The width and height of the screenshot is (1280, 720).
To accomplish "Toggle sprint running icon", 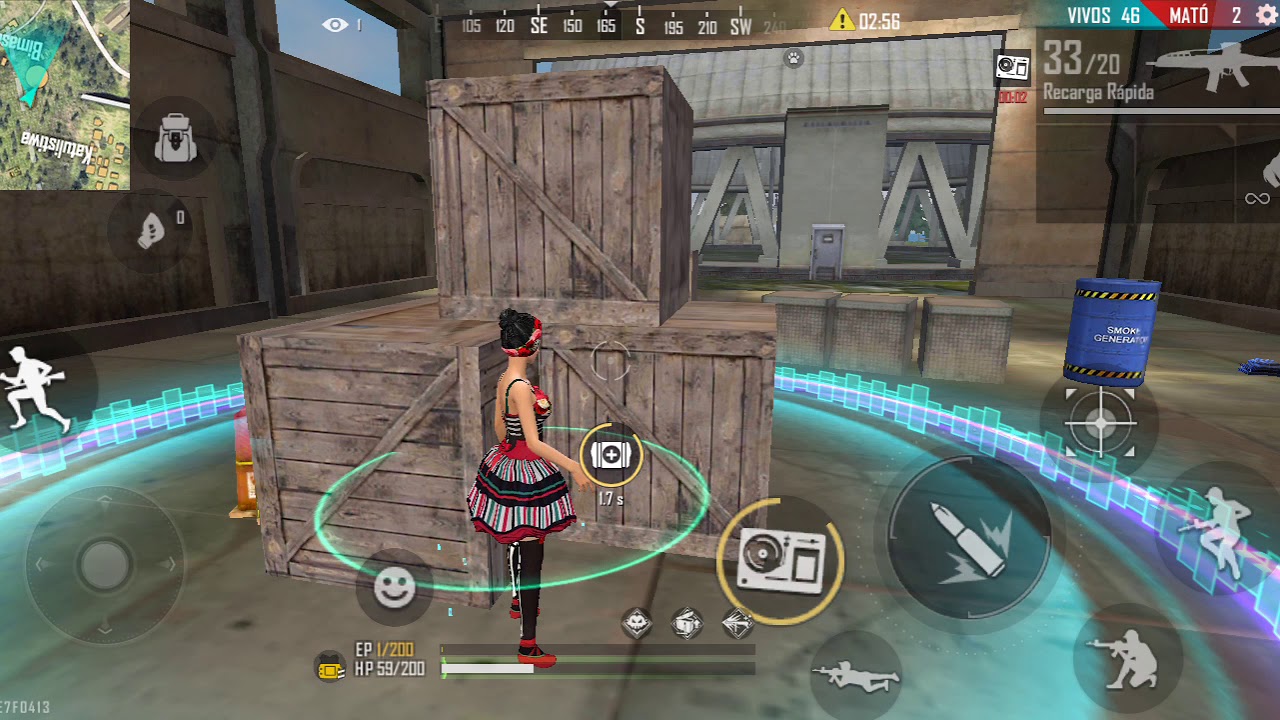I will pyautogui.click(x=37, y=387).
